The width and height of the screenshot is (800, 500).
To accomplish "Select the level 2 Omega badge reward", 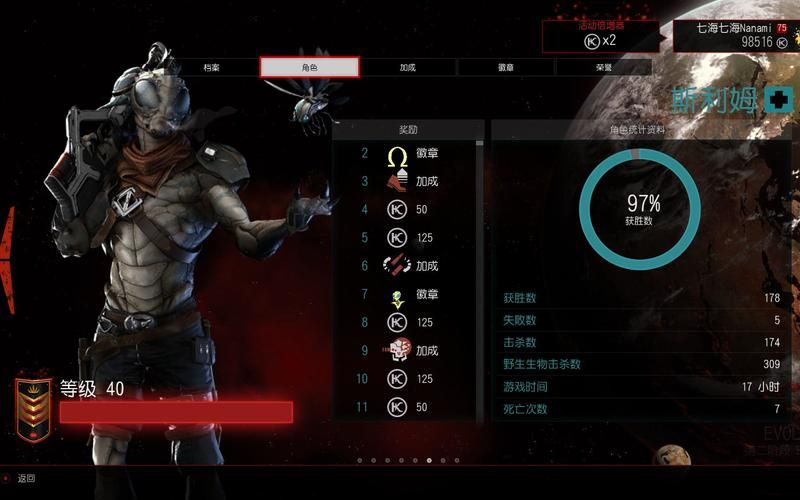I will coord(408,154).
